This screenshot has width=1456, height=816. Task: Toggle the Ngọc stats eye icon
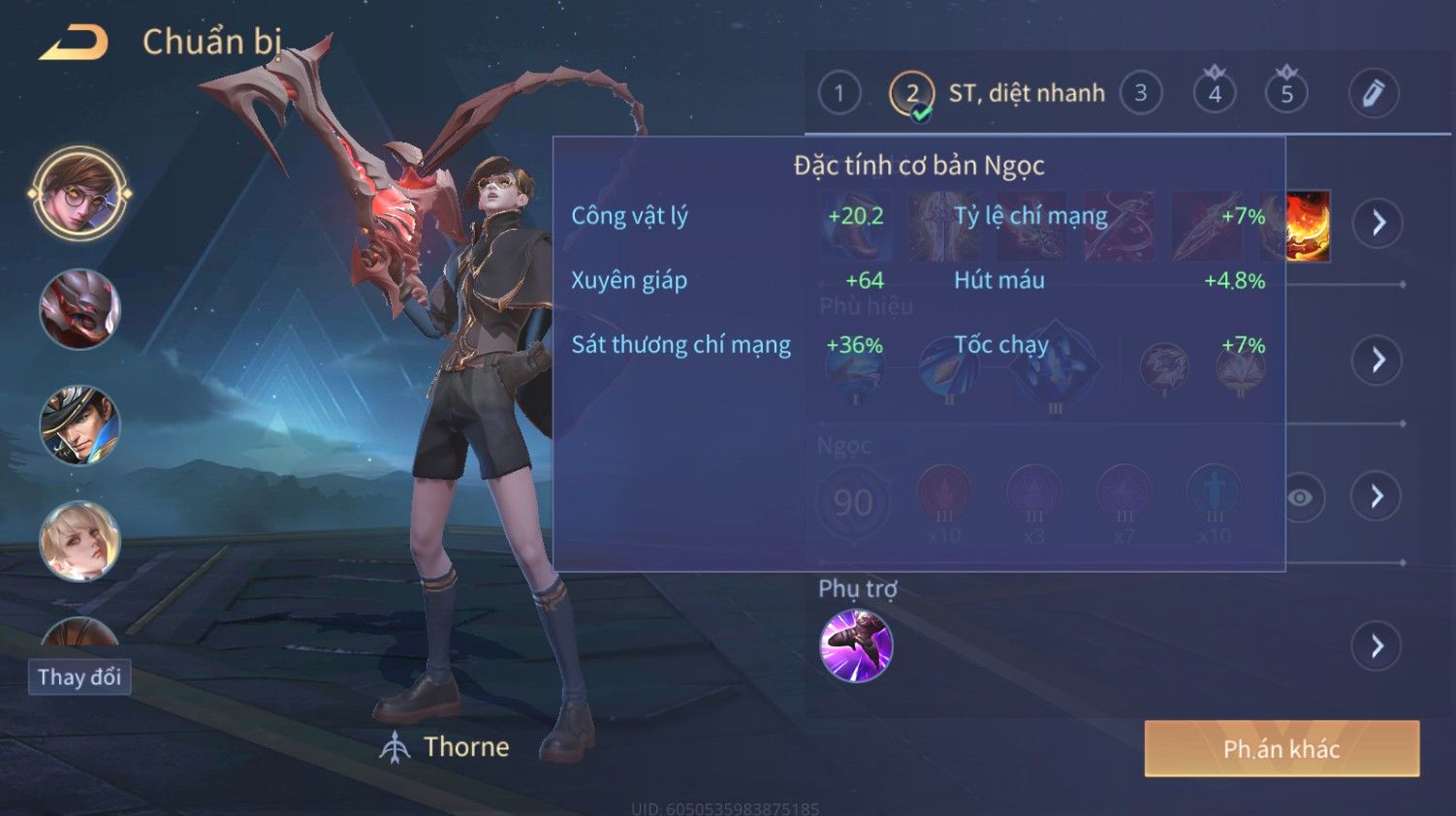[x=1301, y=497]
